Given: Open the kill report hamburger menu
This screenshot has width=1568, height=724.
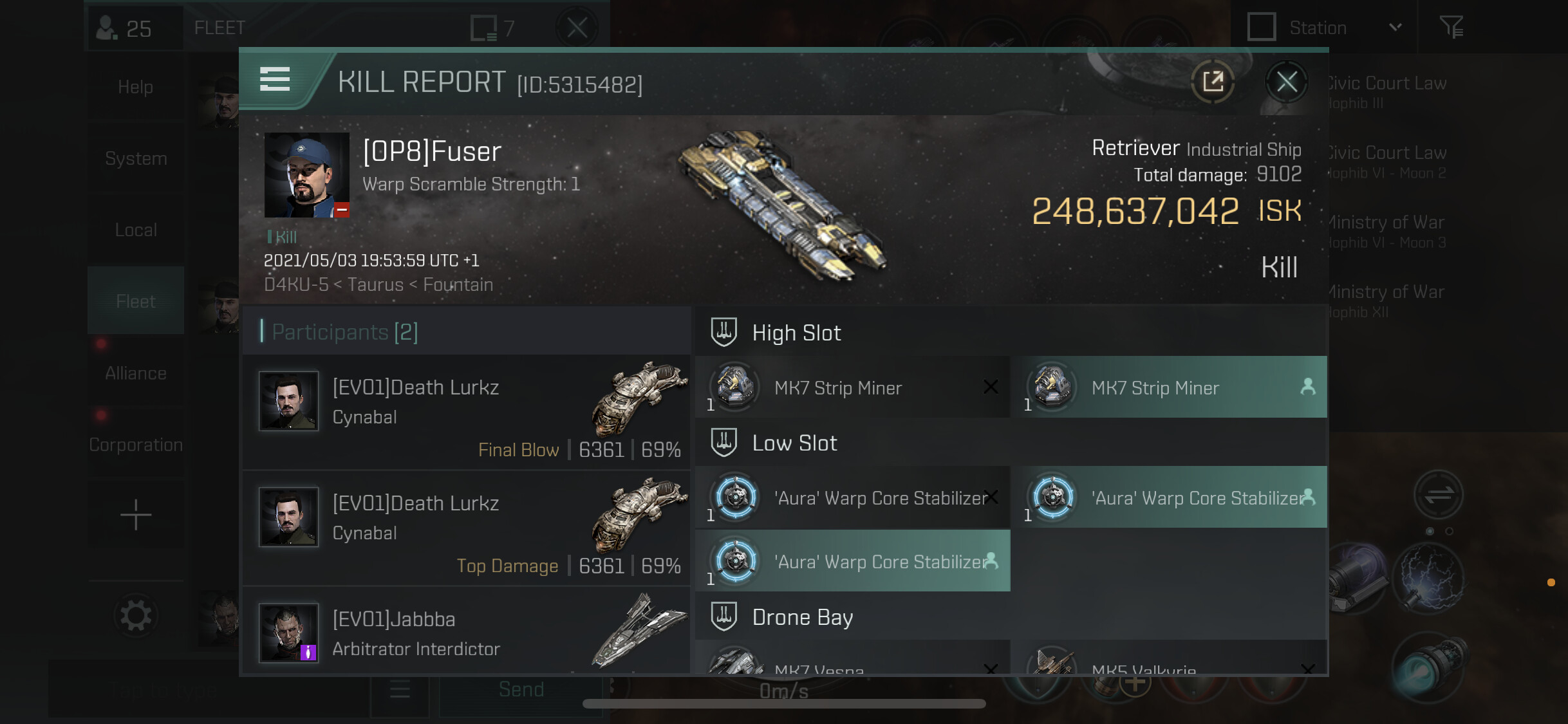Looking at the screenshot, I should tap(275, 80).
